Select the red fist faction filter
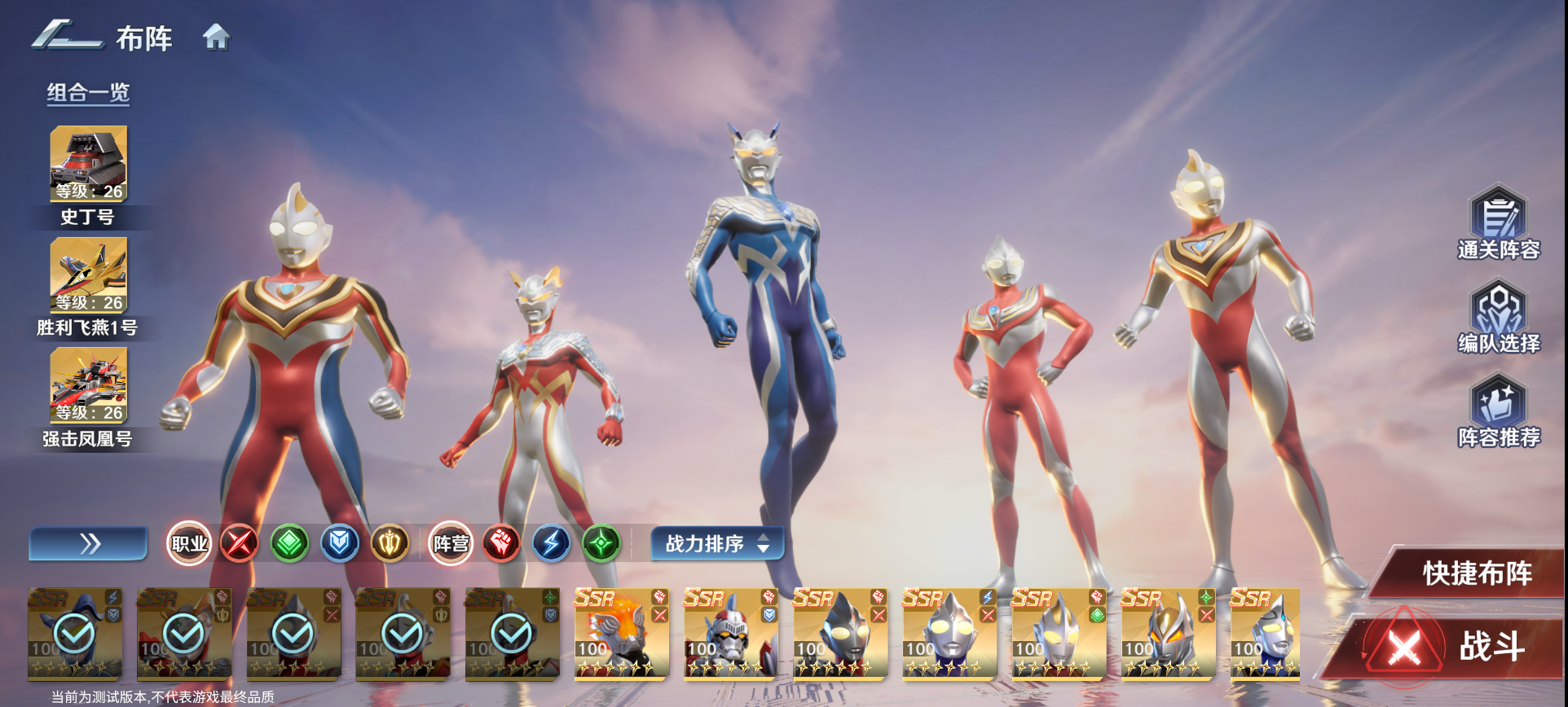 pos(500,543)
